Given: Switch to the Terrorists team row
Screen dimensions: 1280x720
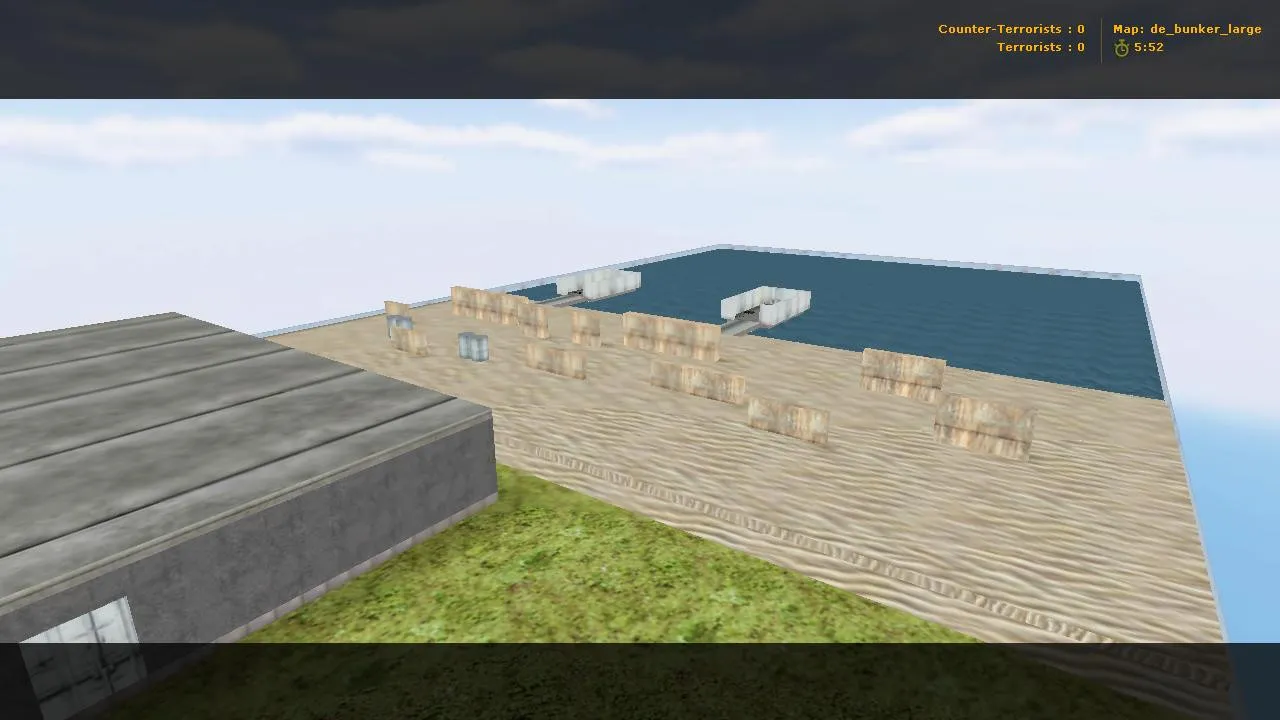Looking at the screenshot, I should coord(1040,47).
